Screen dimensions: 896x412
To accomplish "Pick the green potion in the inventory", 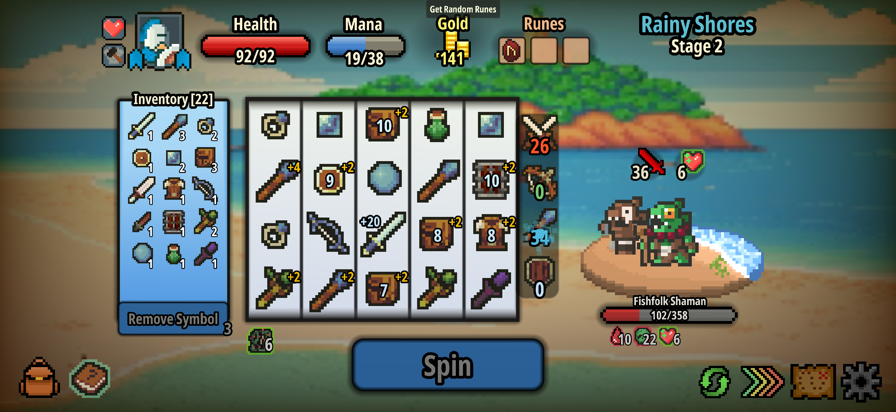I will pos(174,253).
